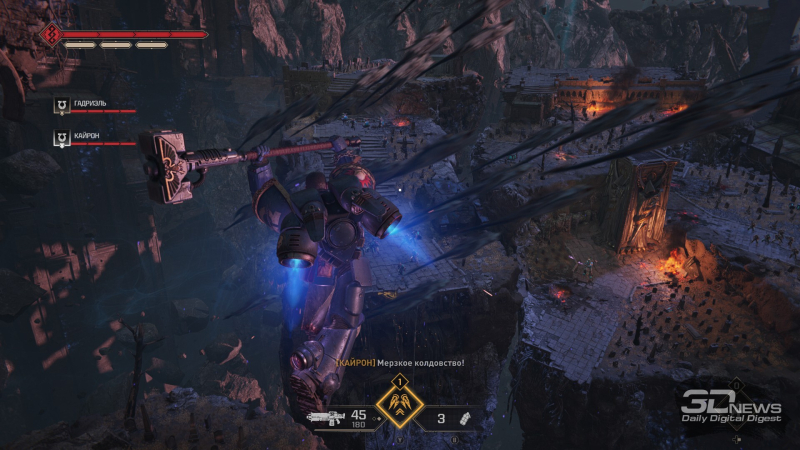800x450 pixels.
Task: Select the bolt rifle weapon icon
Action: (323, 416)
